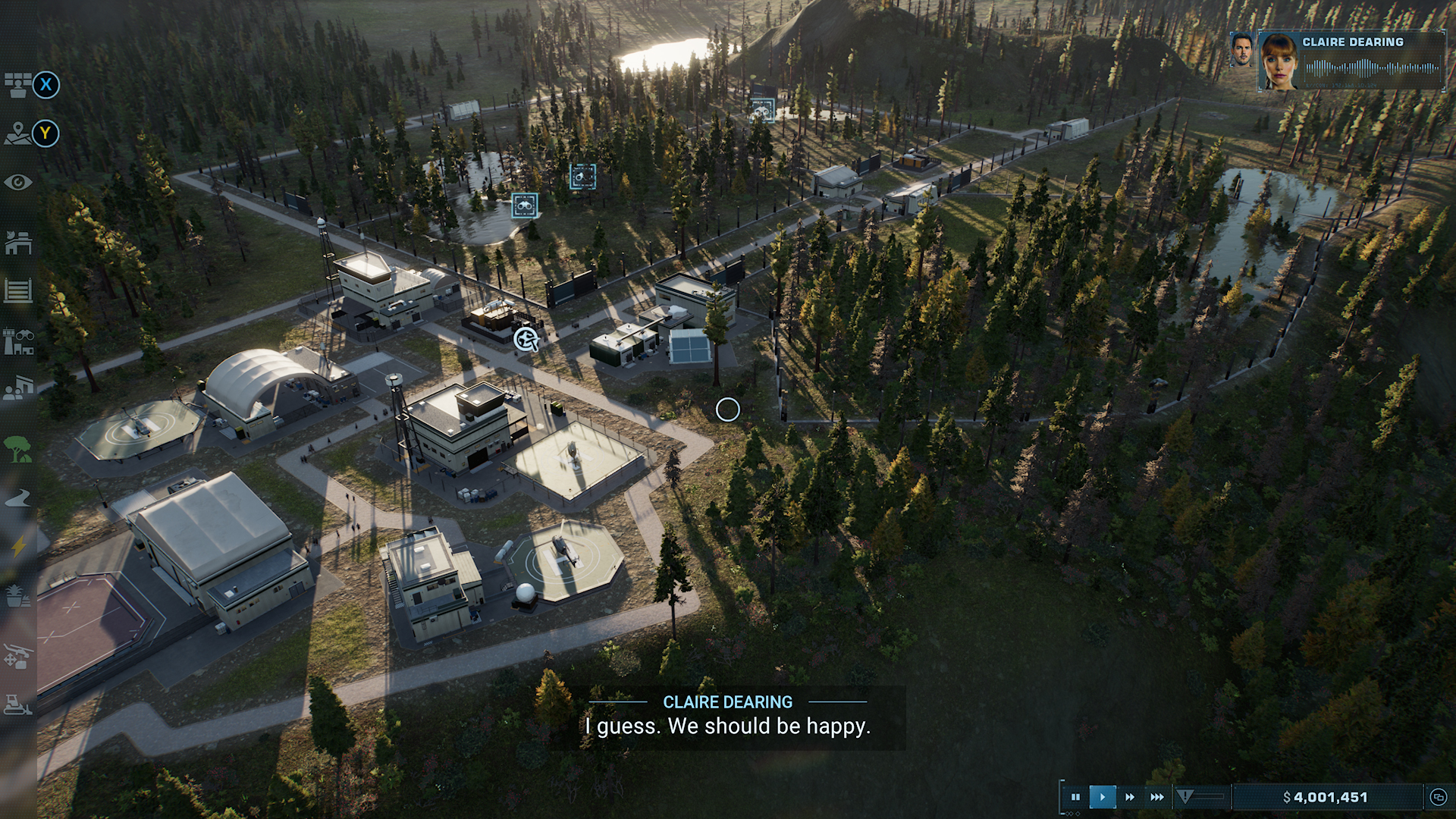The image size is (1456, 819).
Task: Select the potted plant decoration category
Action: coord(18,596)
